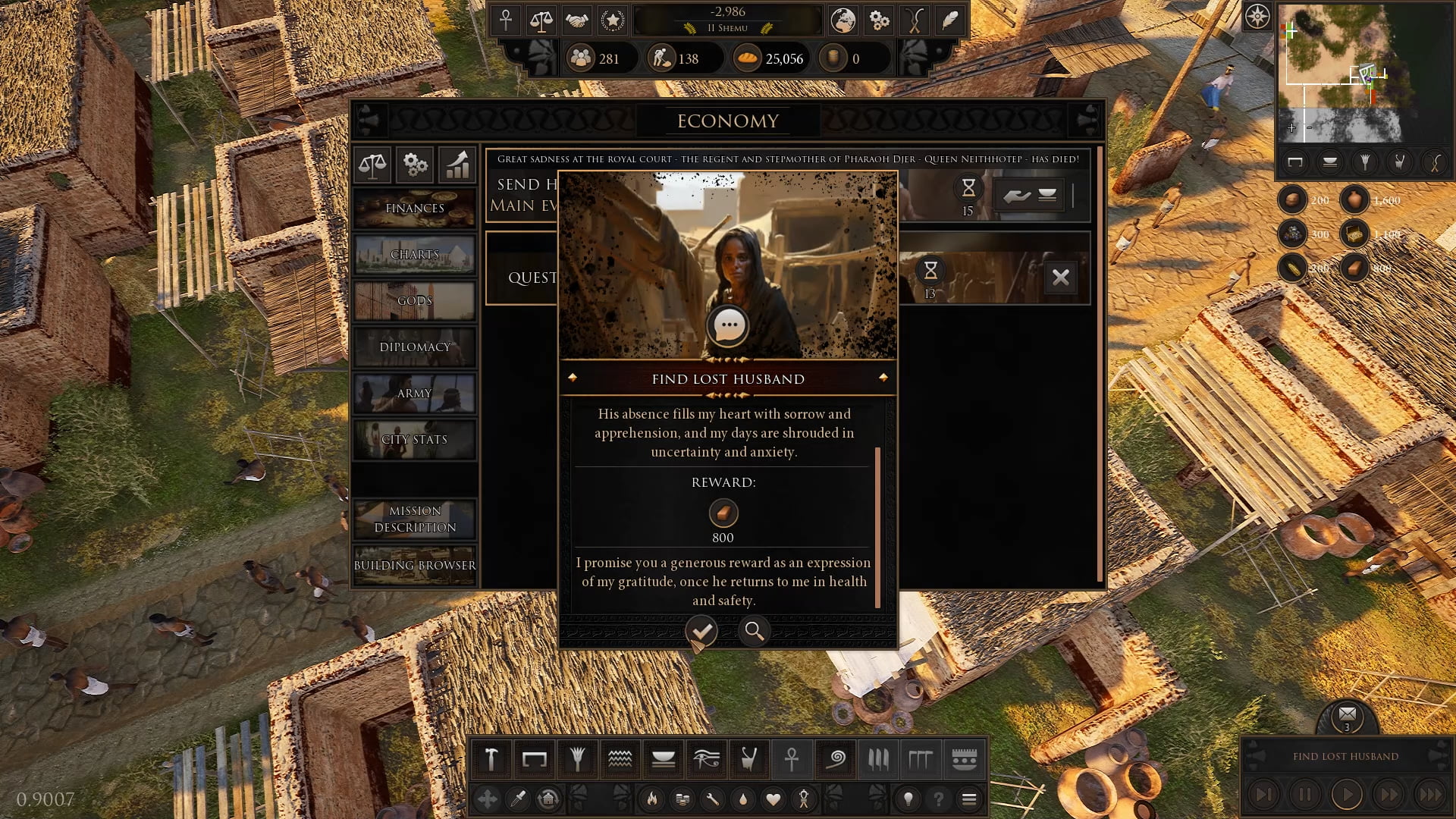The image size is (1456, 819).
Task: Select the Eye of Horus toolbar category
Action: [x=706, y=758]
